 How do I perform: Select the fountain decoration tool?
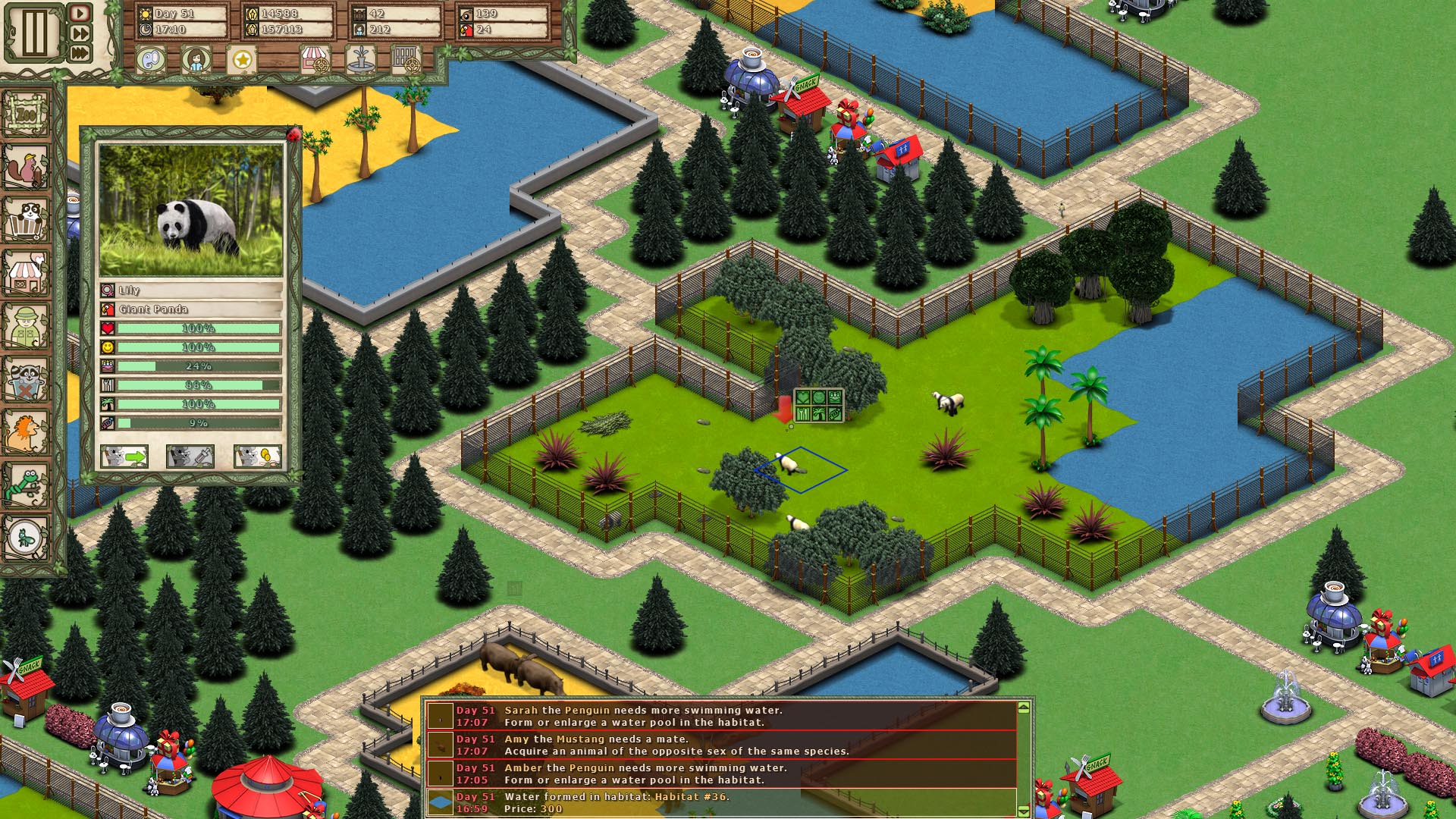coord(362,59)
